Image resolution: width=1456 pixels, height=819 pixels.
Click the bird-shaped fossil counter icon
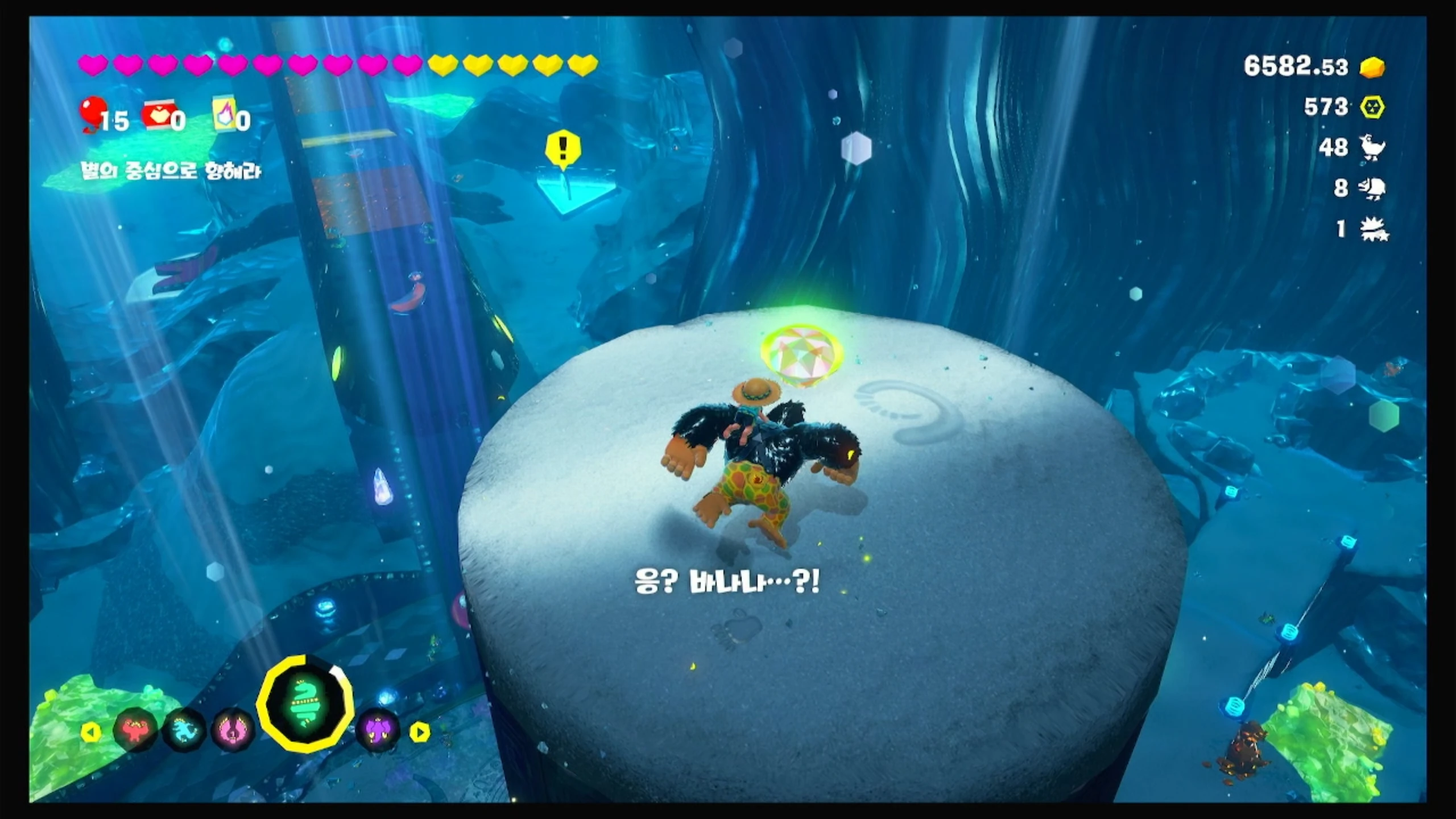(x=1372, y=148)
